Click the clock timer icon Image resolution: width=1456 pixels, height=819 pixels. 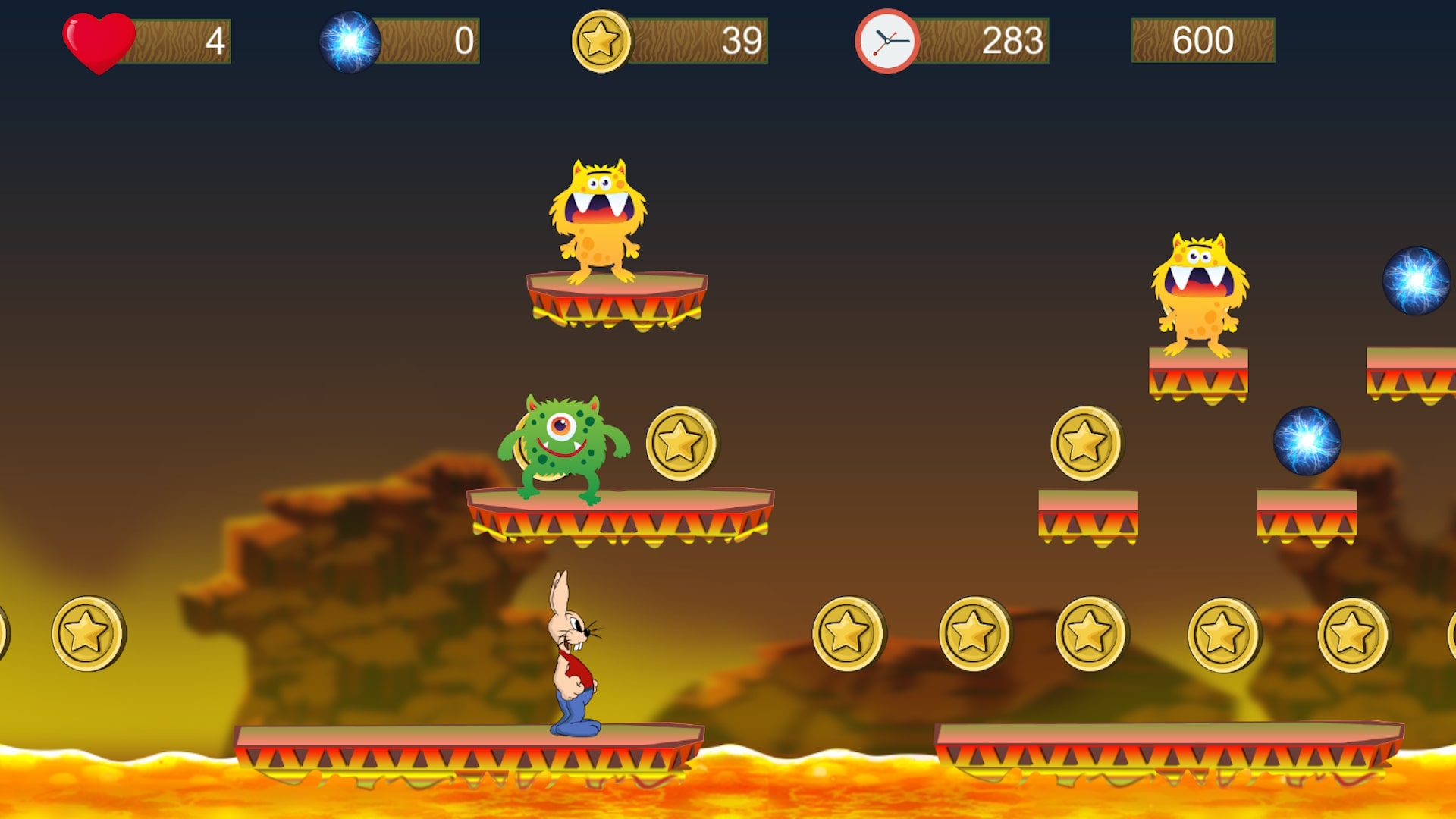(x=886, y=42)
